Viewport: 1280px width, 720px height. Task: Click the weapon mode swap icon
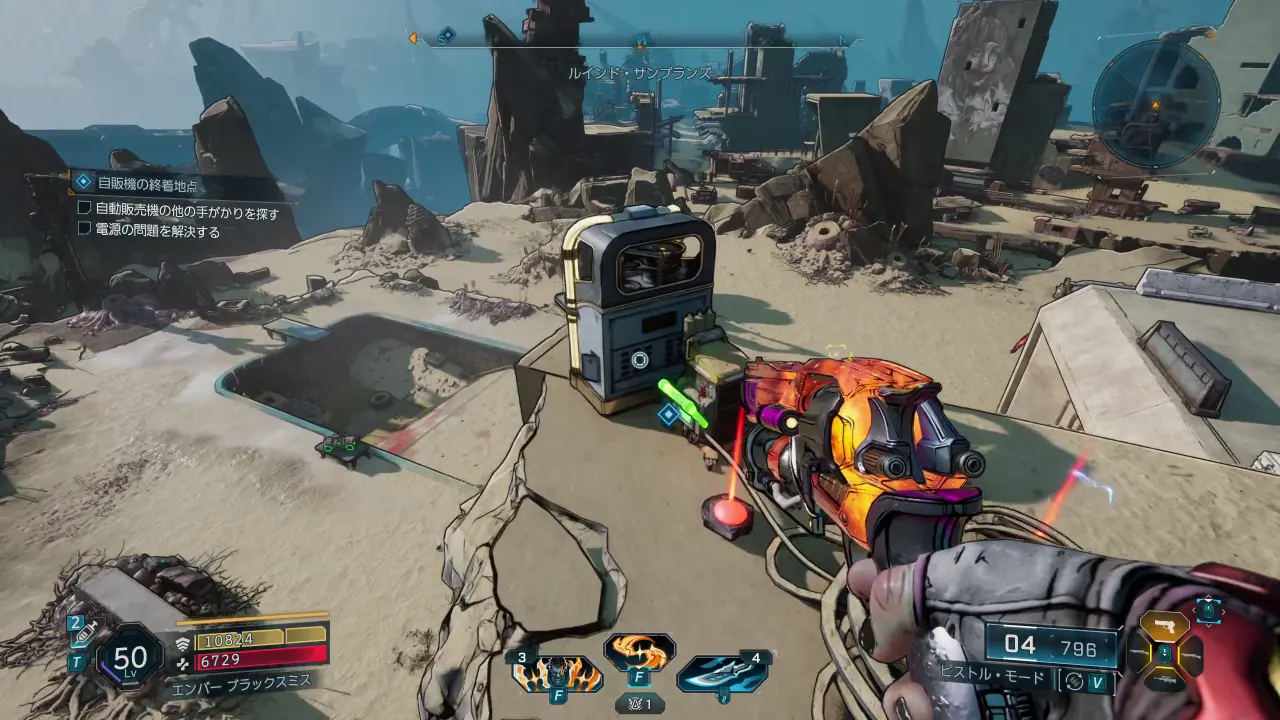tap(1075, 681)
